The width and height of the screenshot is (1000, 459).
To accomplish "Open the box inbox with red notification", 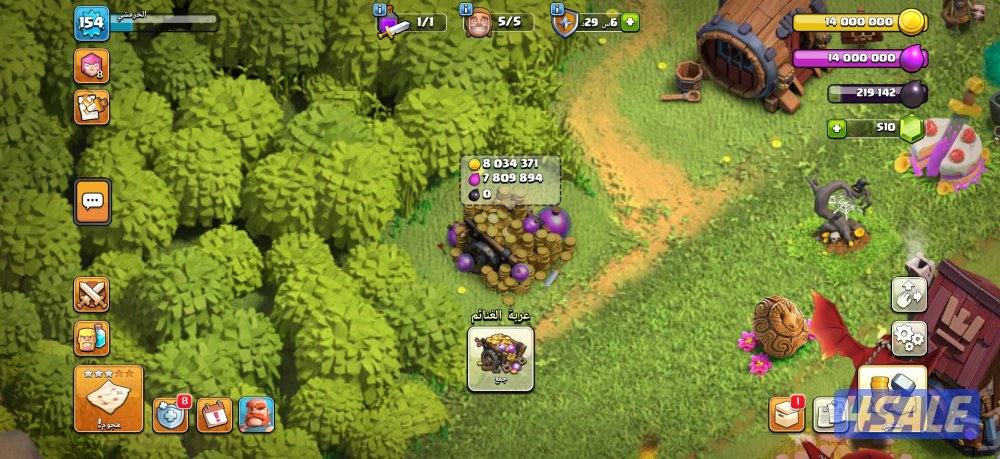I will click(786, 414).
